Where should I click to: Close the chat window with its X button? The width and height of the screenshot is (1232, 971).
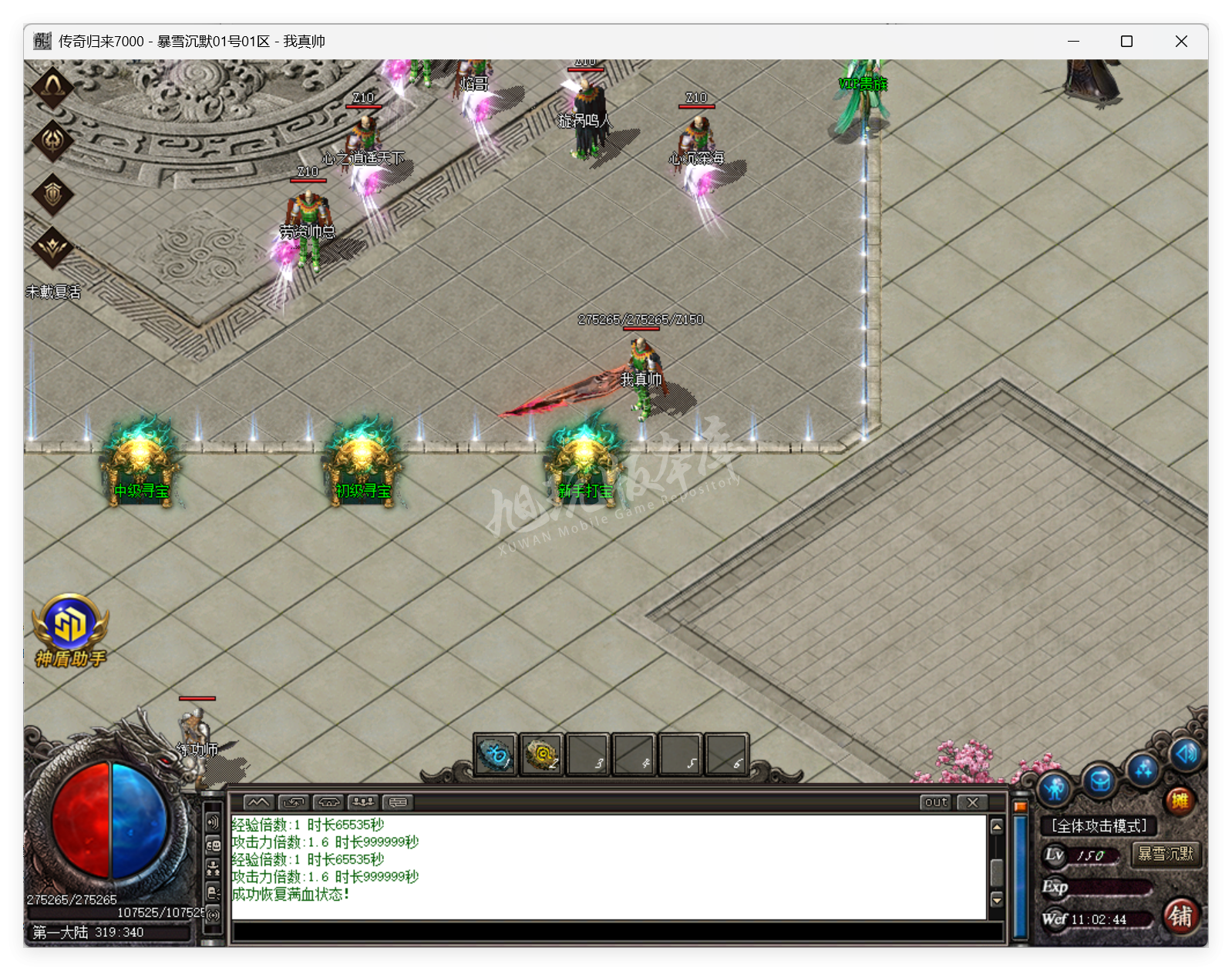click(973, 802)
